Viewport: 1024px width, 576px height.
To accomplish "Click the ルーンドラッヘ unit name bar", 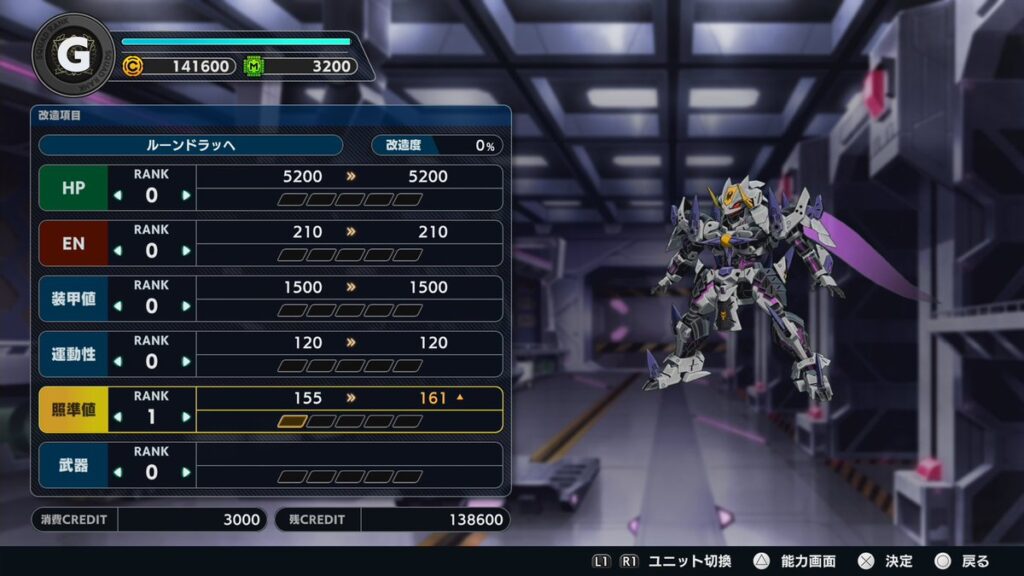I will click(190, 145).
